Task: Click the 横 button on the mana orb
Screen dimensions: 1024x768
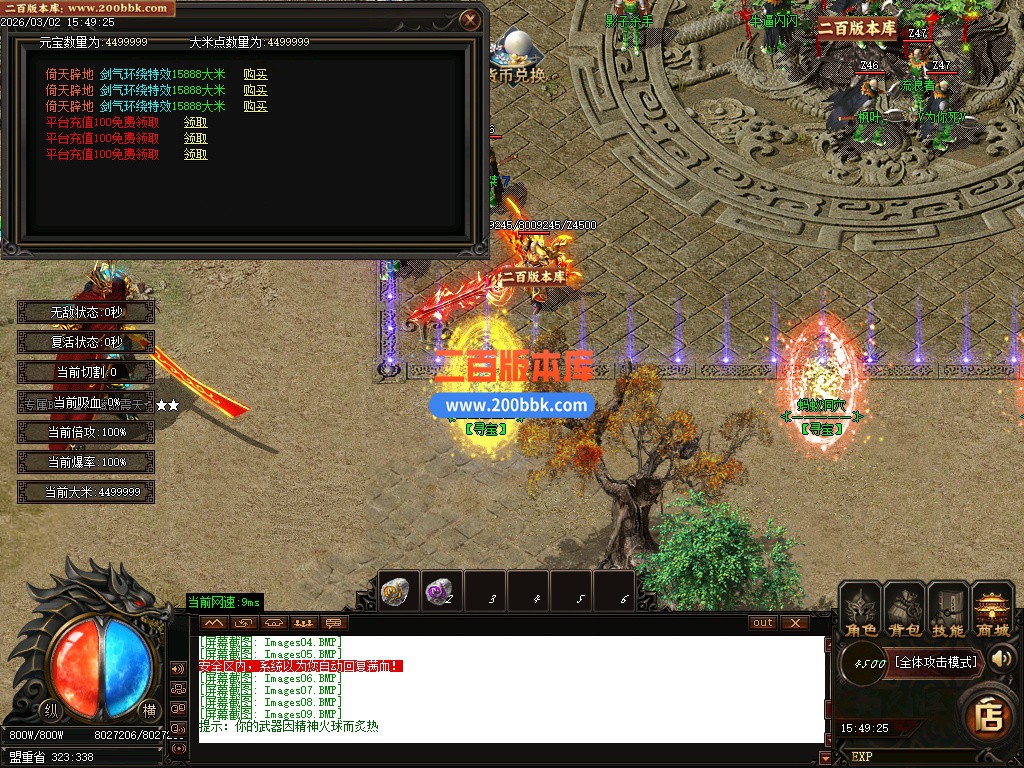Action: [x=148, y=709]
